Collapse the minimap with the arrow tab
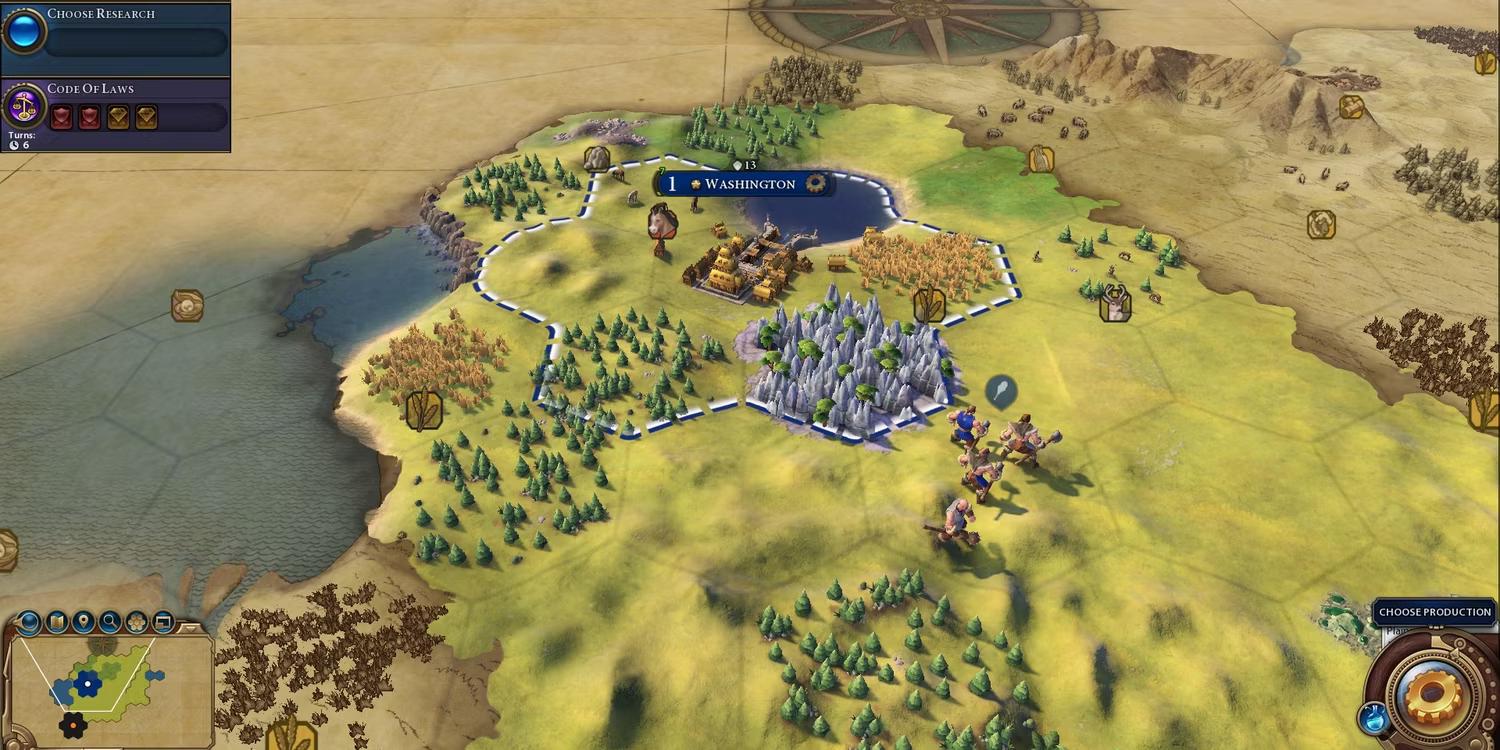Screen dimensions: 1500x750 (192, 626)
